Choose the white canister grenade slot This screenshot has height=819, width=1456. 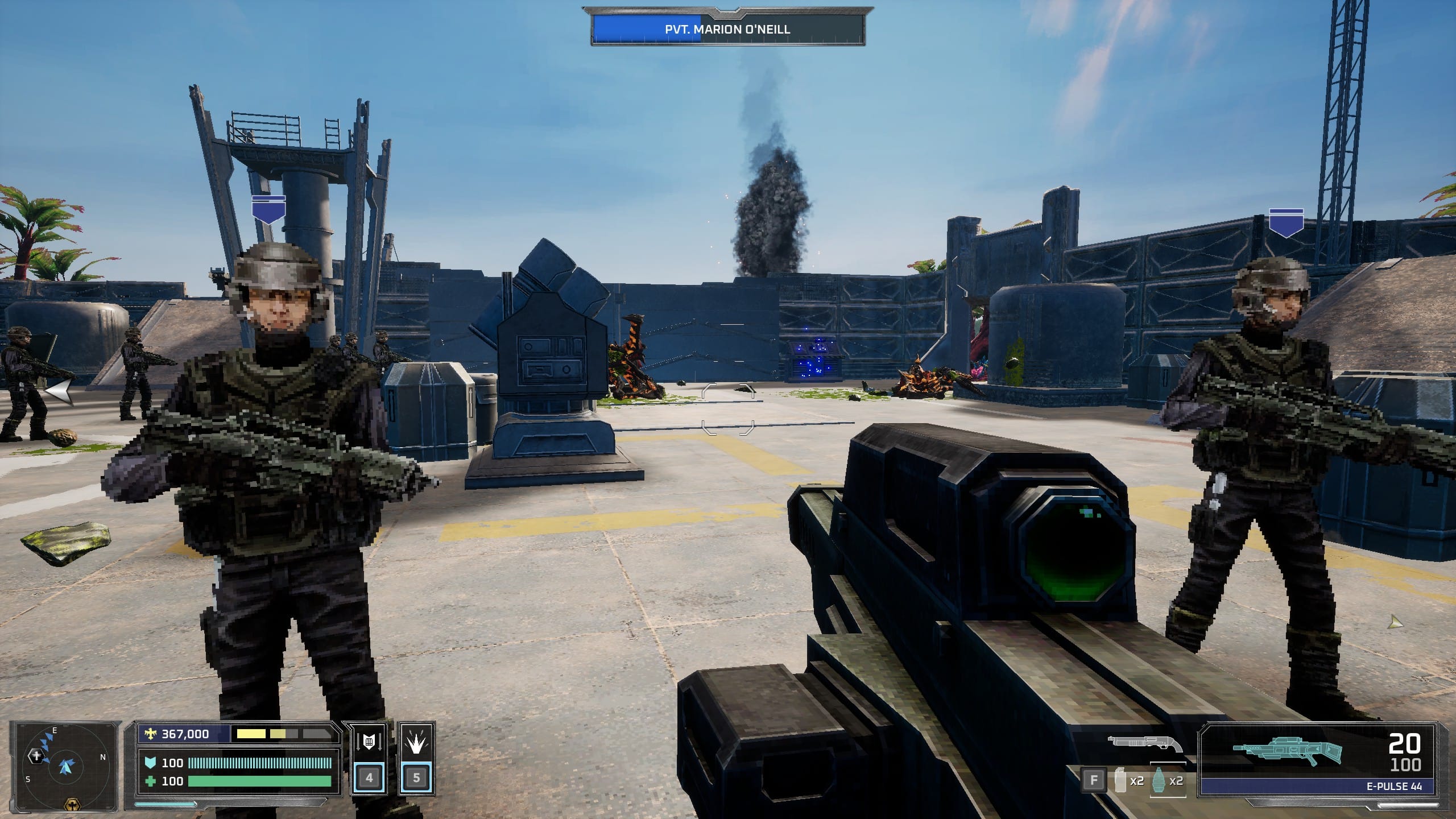1120,780
